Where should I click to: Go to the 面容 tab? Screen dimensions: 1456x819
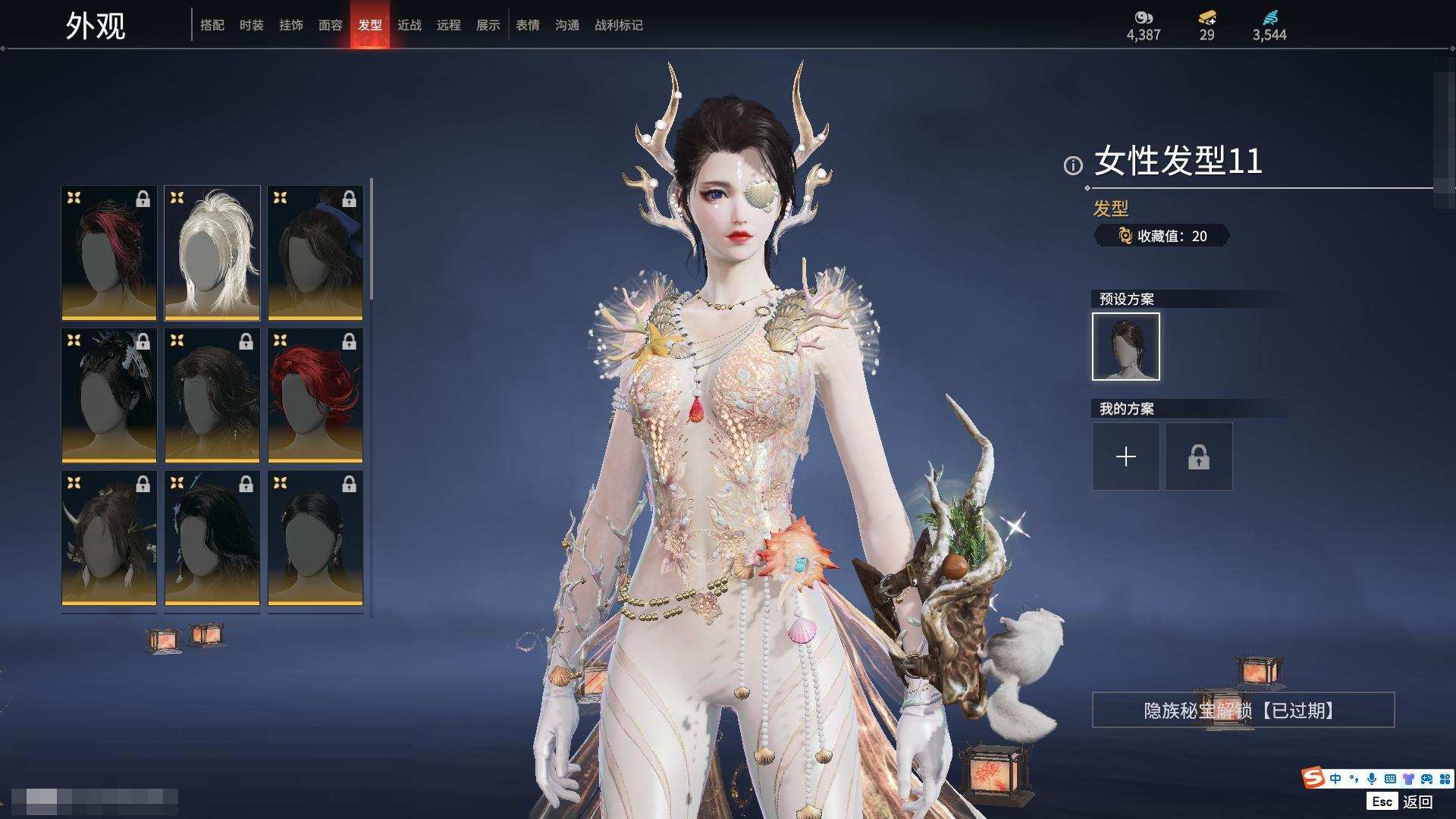pos(331,25)
